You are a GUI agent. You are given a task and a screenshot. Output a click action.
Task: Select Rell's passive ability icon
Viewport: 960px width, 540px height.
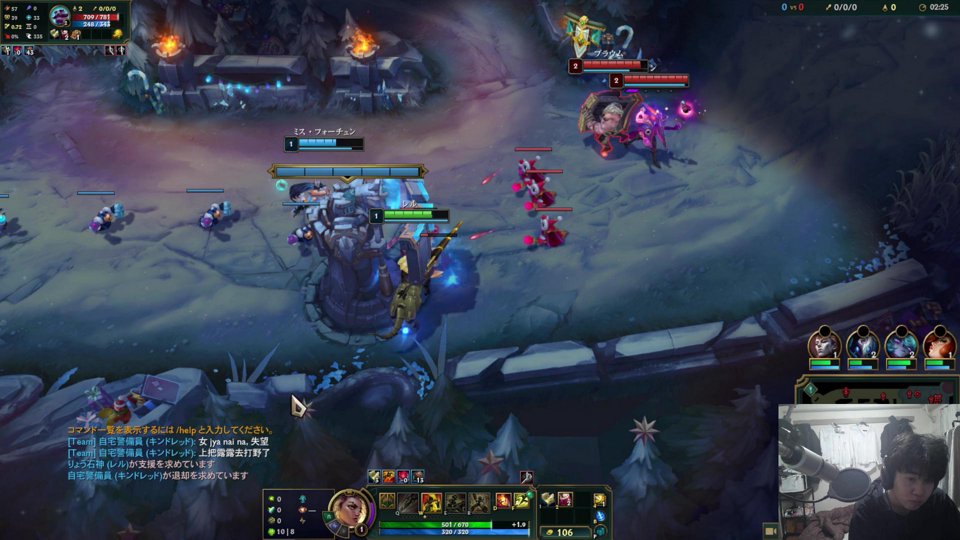click(387, 501)
